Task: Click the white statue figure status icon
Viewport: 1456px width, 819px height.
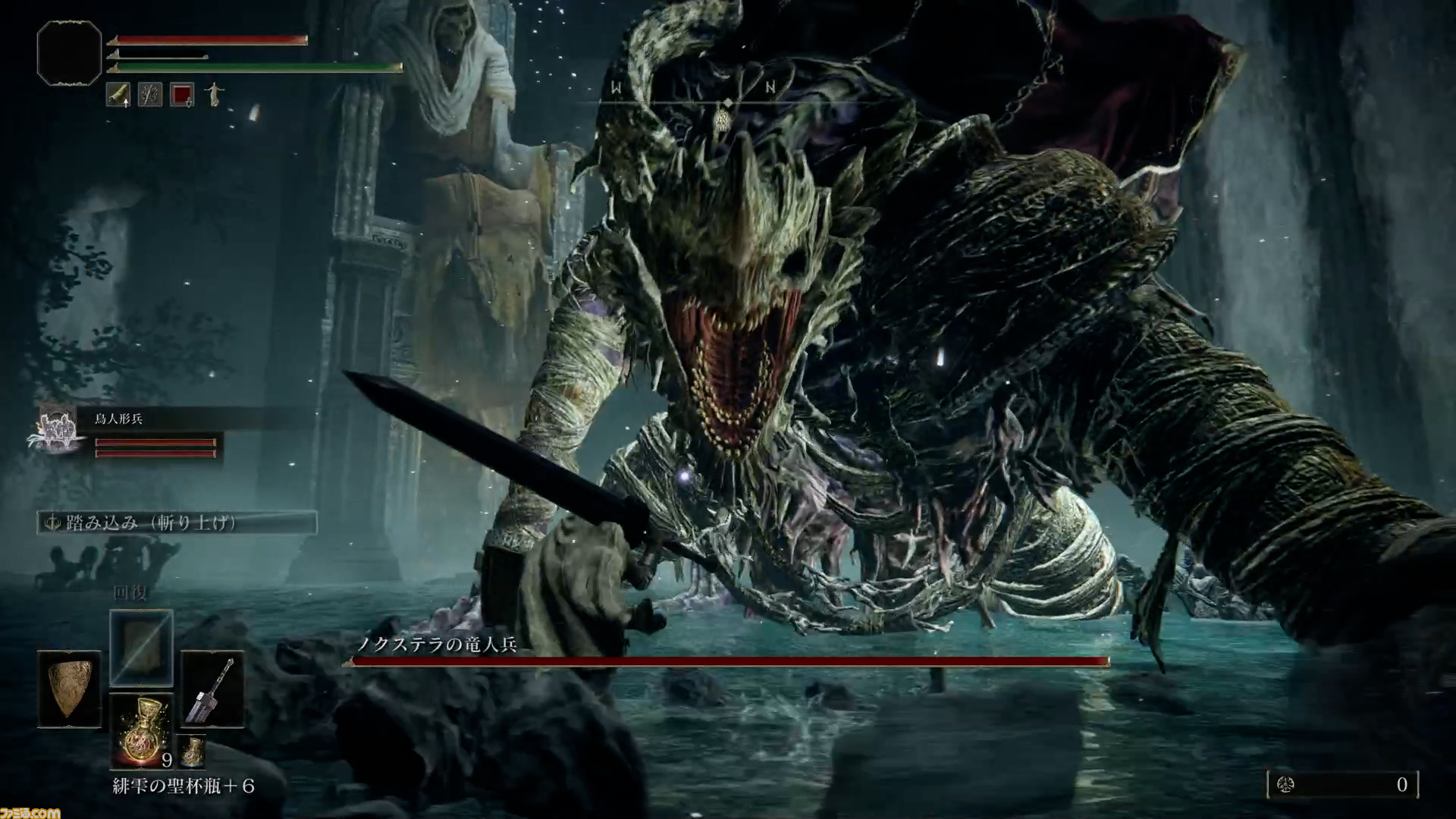Action: click(x=214, y=95)
